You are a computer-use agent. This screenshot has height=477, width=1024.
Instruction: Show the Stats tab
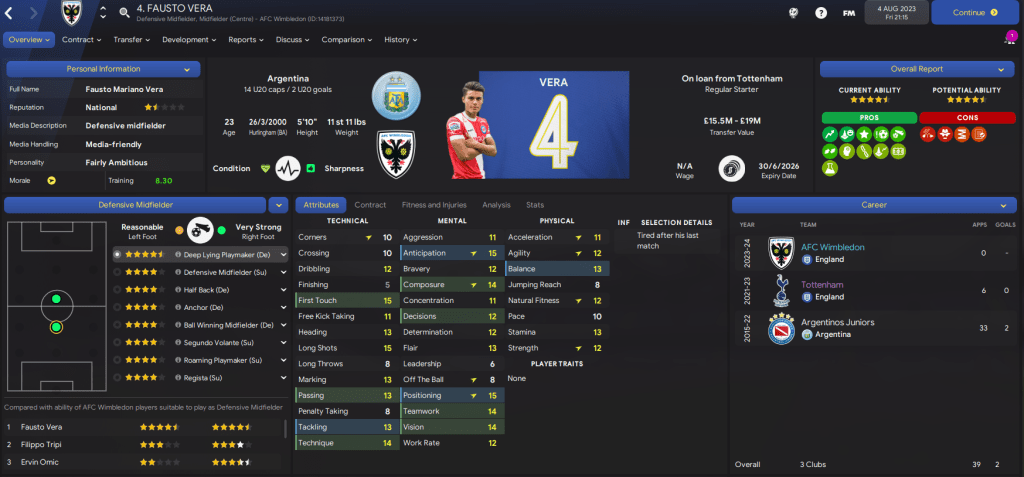(535, 204)
